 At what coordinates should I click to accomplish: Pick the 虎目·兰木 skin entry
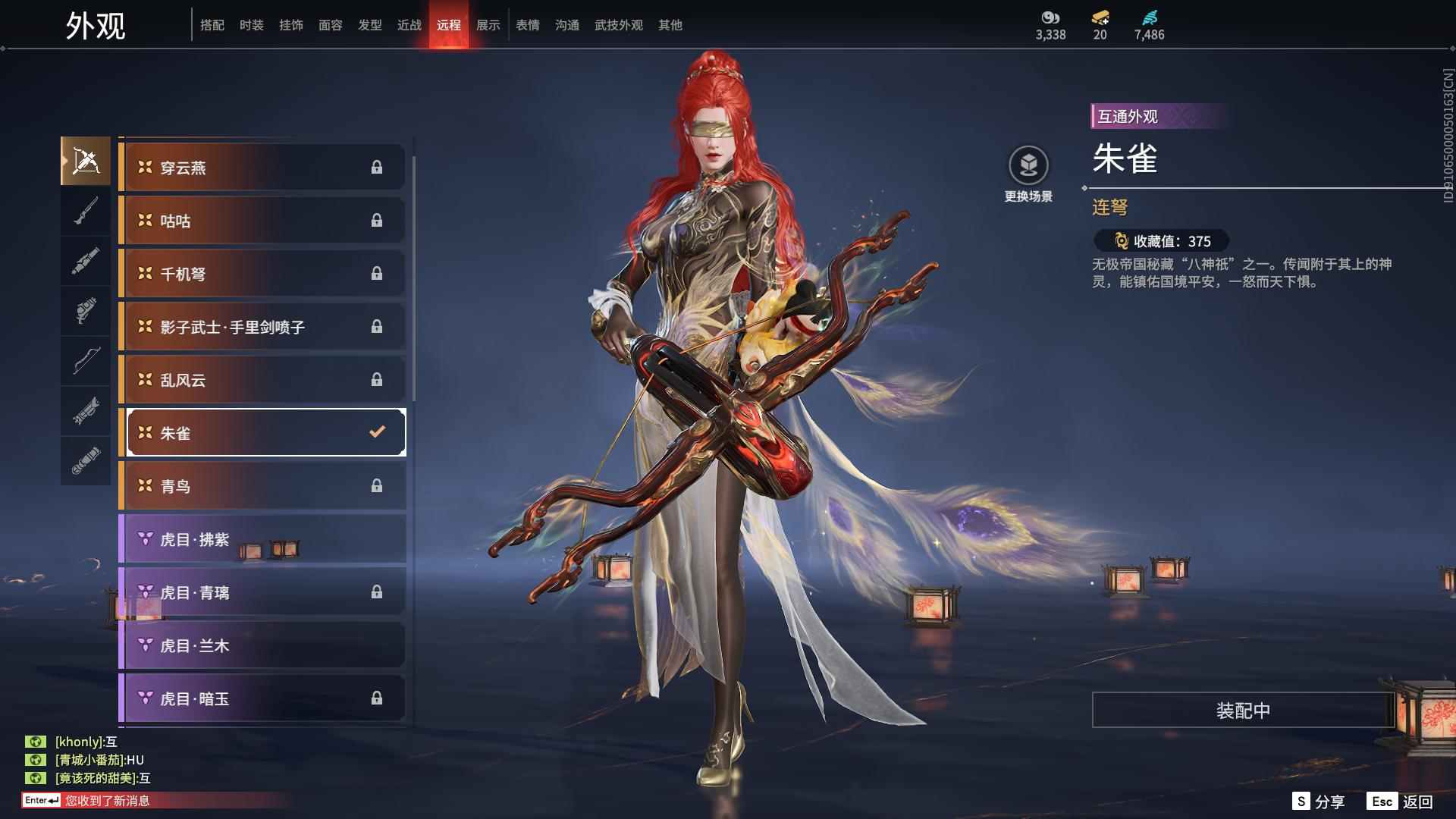tap(262, 645)
